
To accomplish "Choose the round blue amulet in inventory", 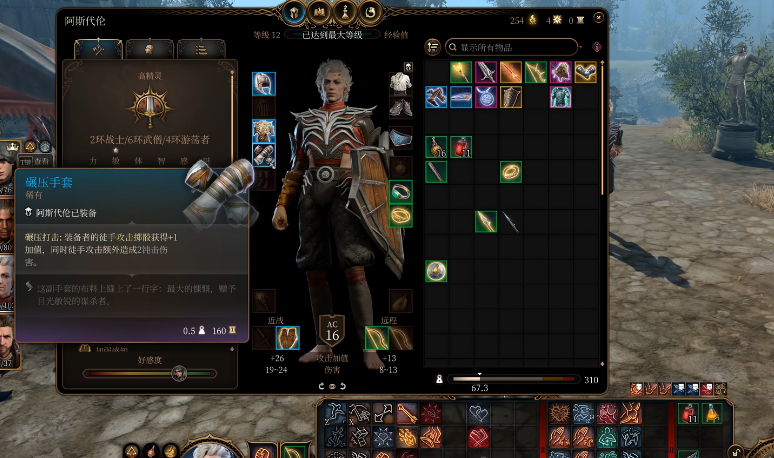I will pos(485,97).
